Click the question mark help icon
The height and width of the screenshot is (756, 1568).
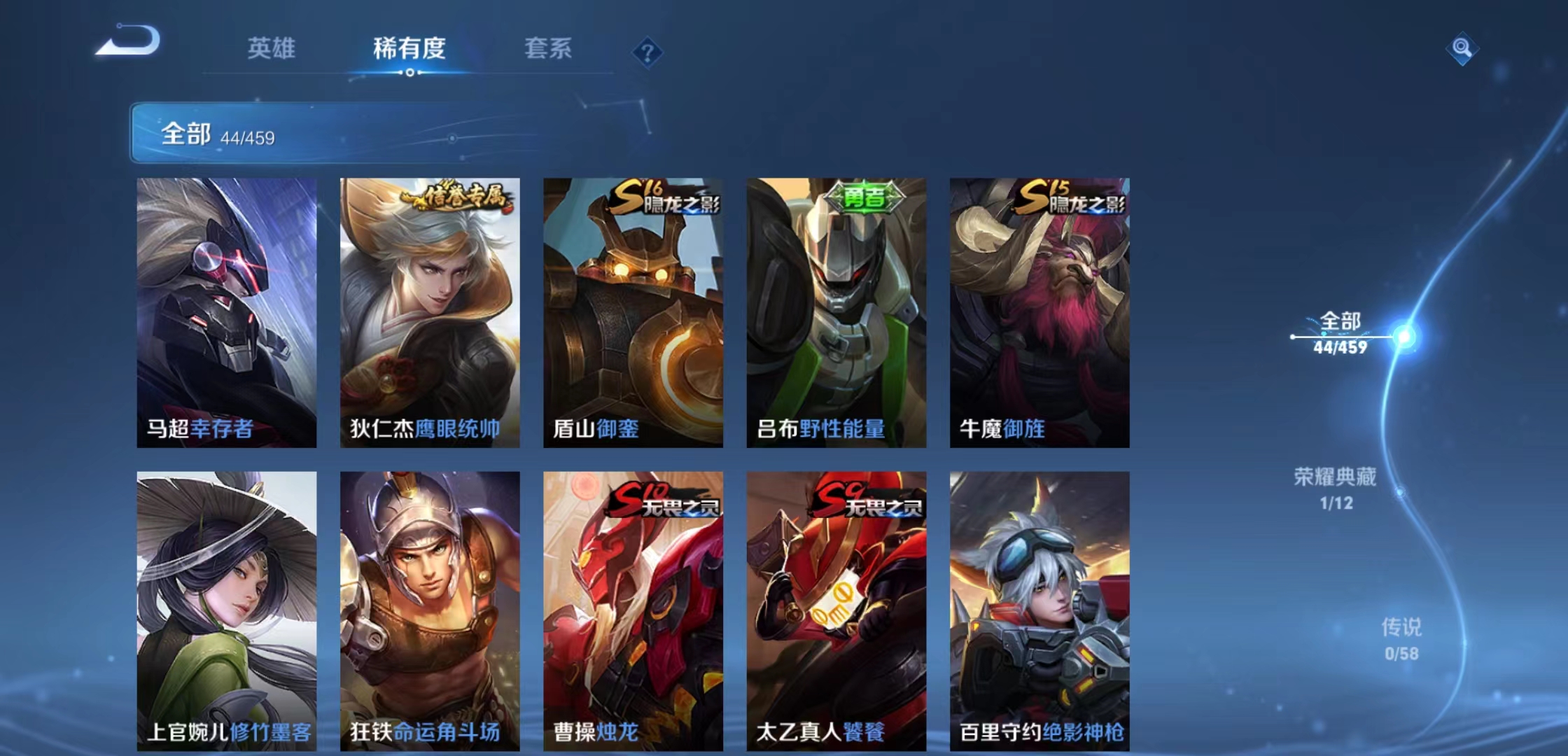(647, 49)
